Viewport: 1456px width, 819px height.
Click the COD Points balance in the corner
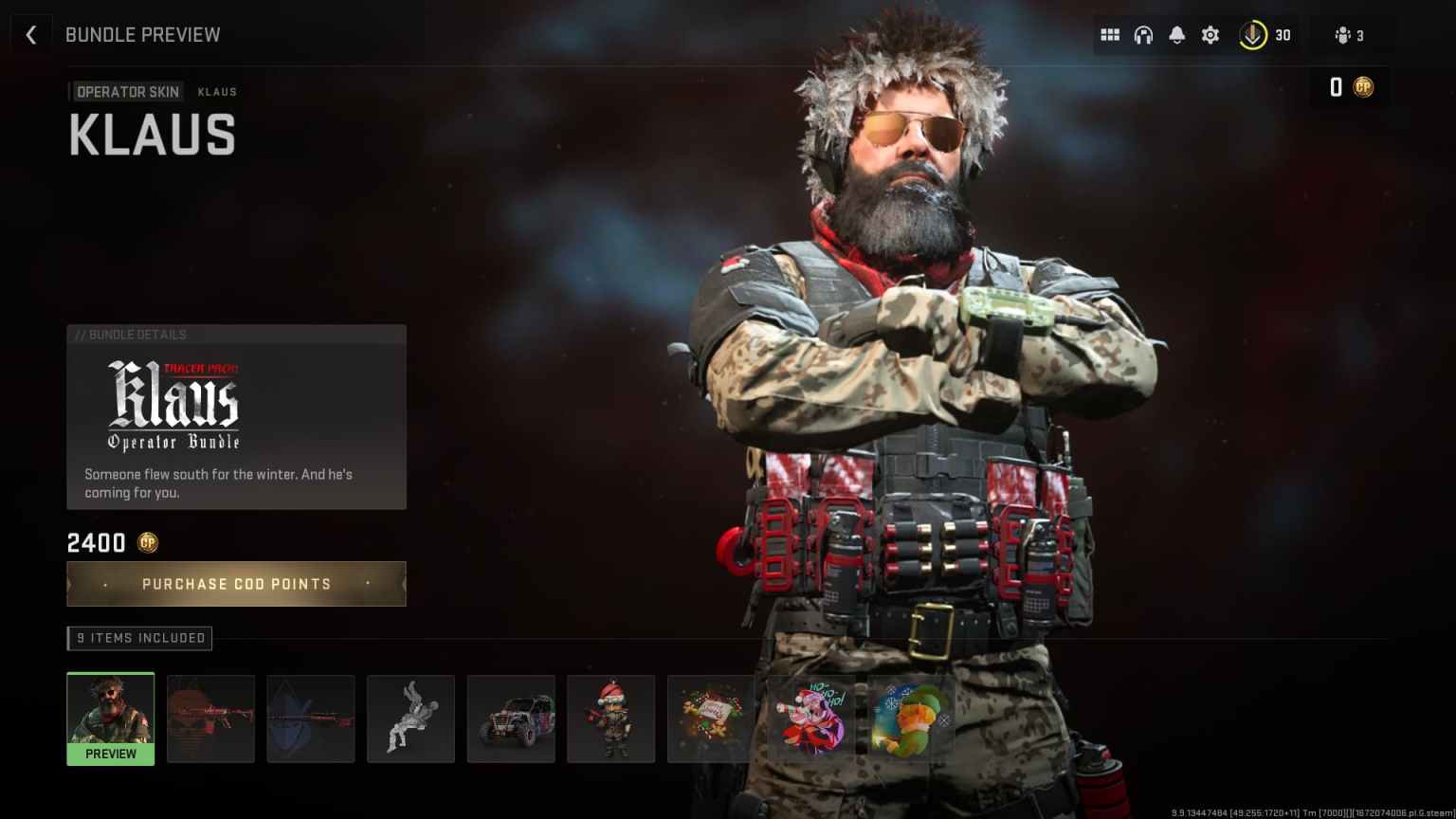tap(1350, 87)
